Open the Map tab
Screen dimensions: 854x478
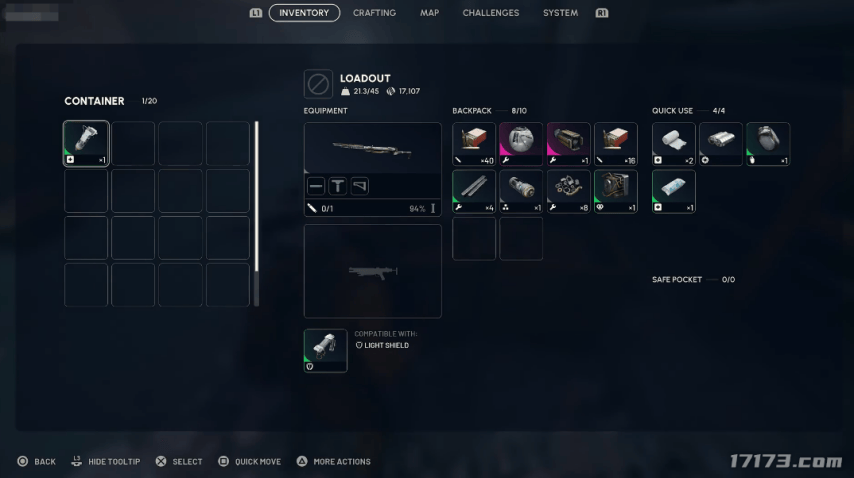click(429, 13)
